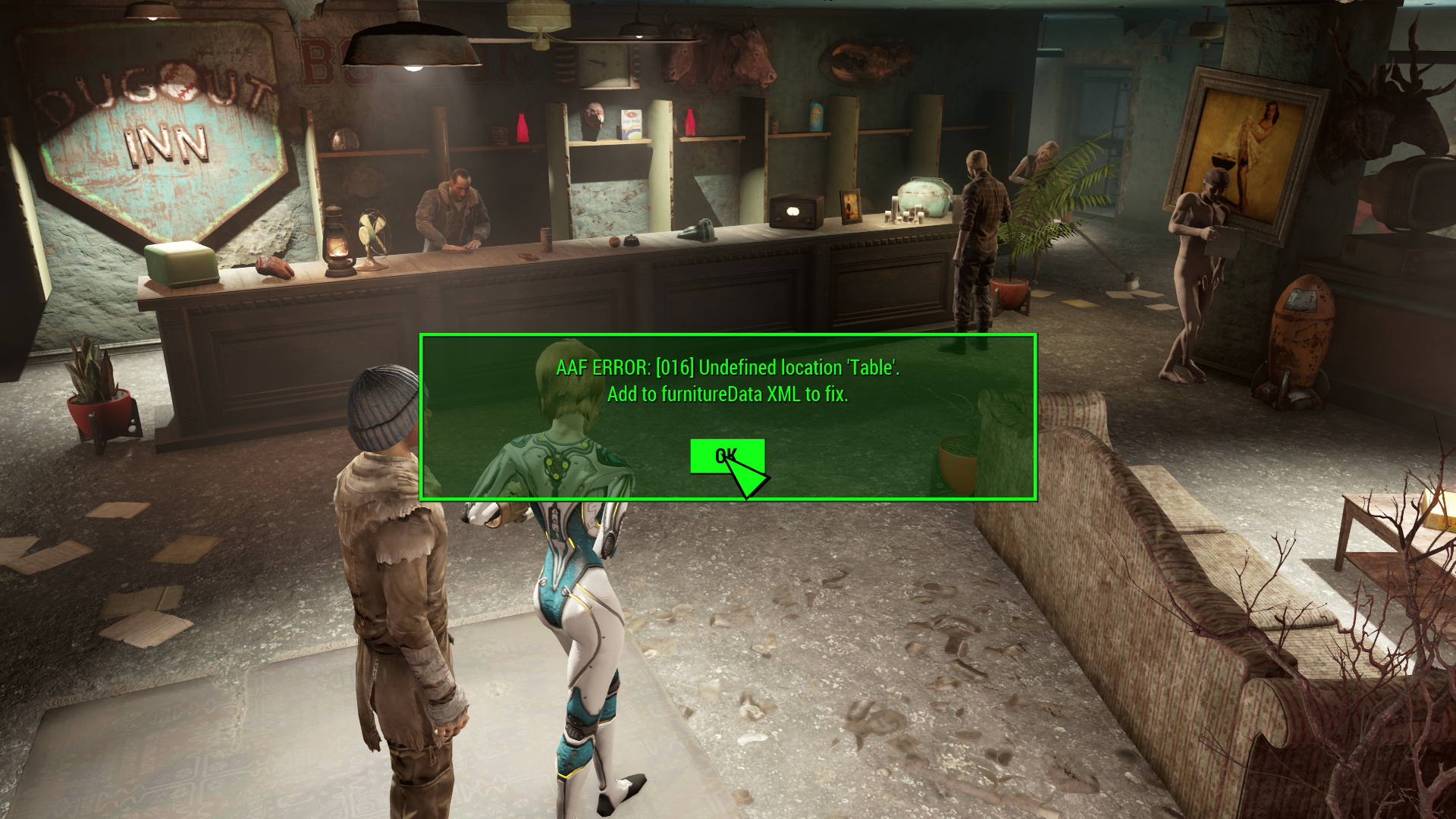Viewport: 1456px width, 819px height.
Task: Dismiss the AAF error with OK
Action: click(726, 456)
